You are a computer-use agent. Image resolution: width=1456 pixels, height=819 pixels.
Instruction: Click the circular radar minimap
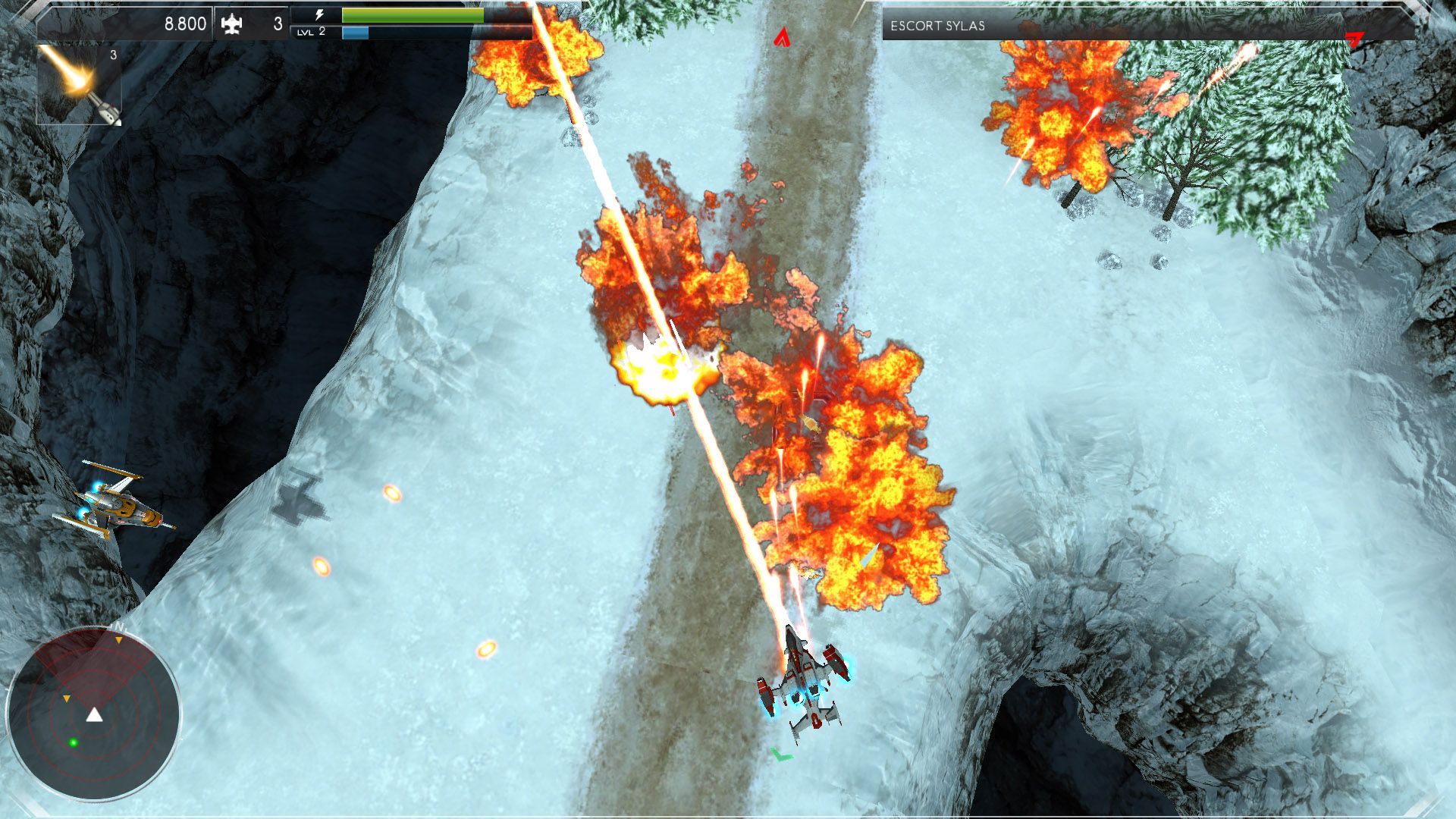coord(93,714)
